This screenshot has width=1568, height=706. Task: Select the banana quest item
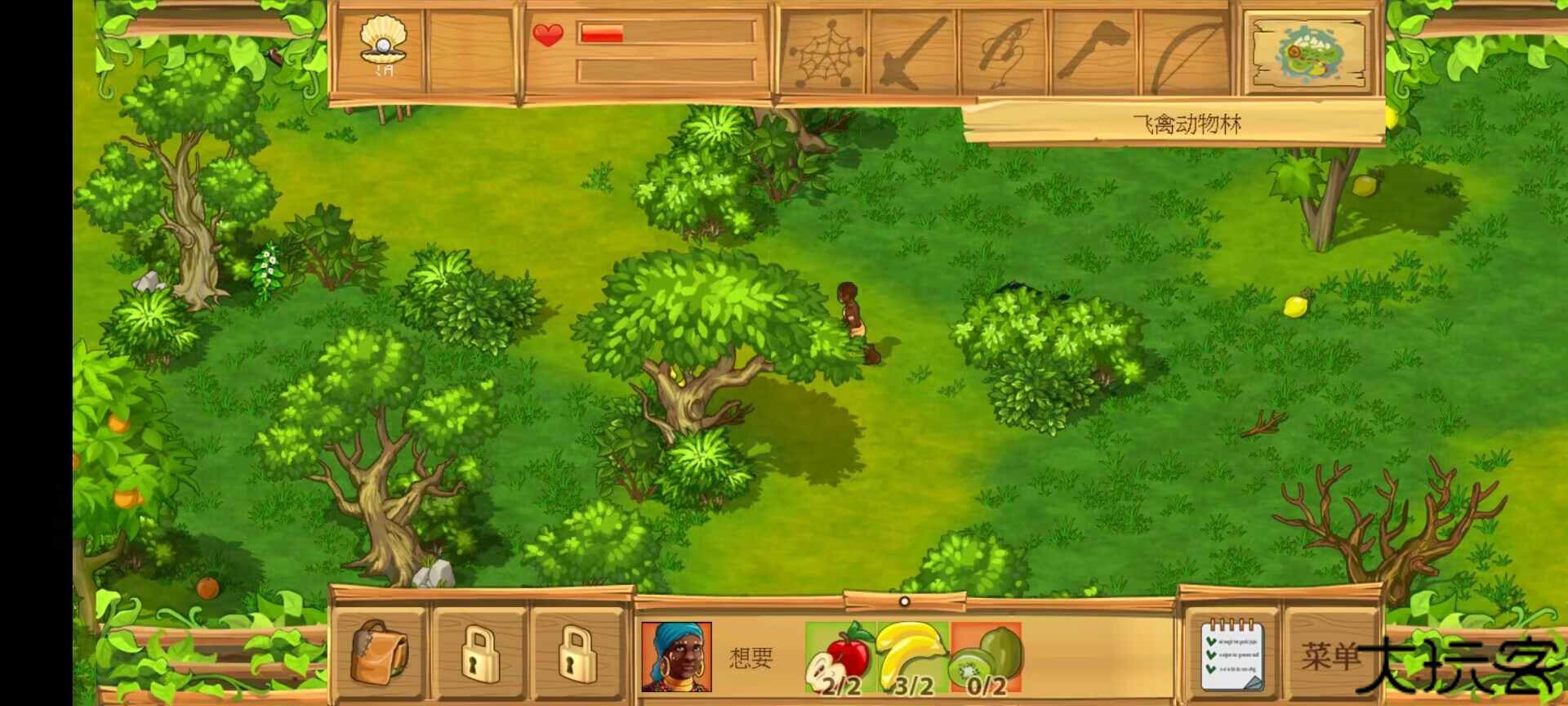click(913, 659)
